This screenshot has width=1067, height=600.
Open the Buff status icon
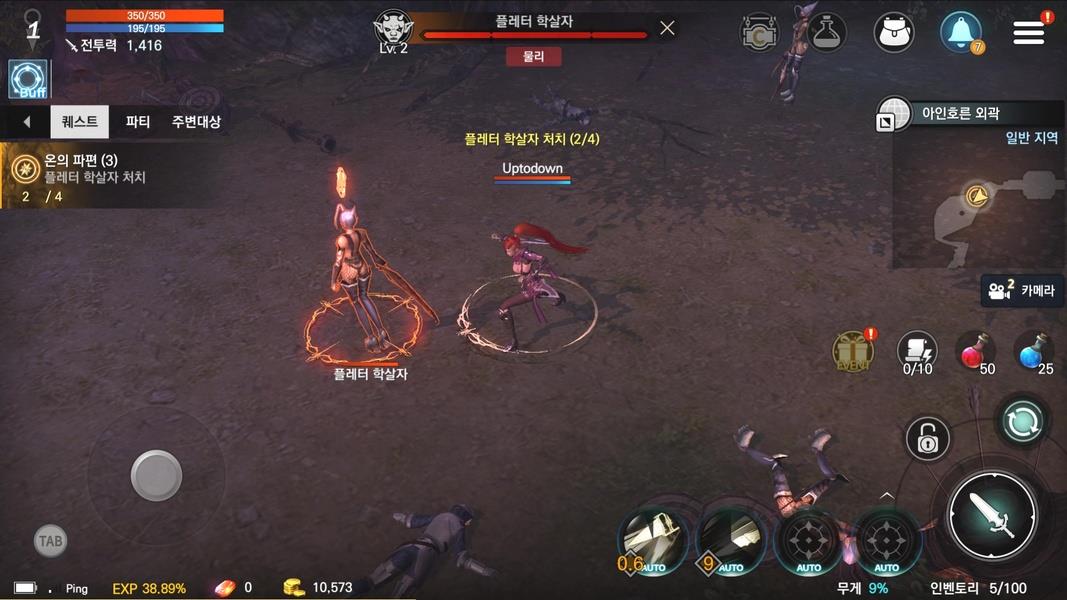coord(28,79)
